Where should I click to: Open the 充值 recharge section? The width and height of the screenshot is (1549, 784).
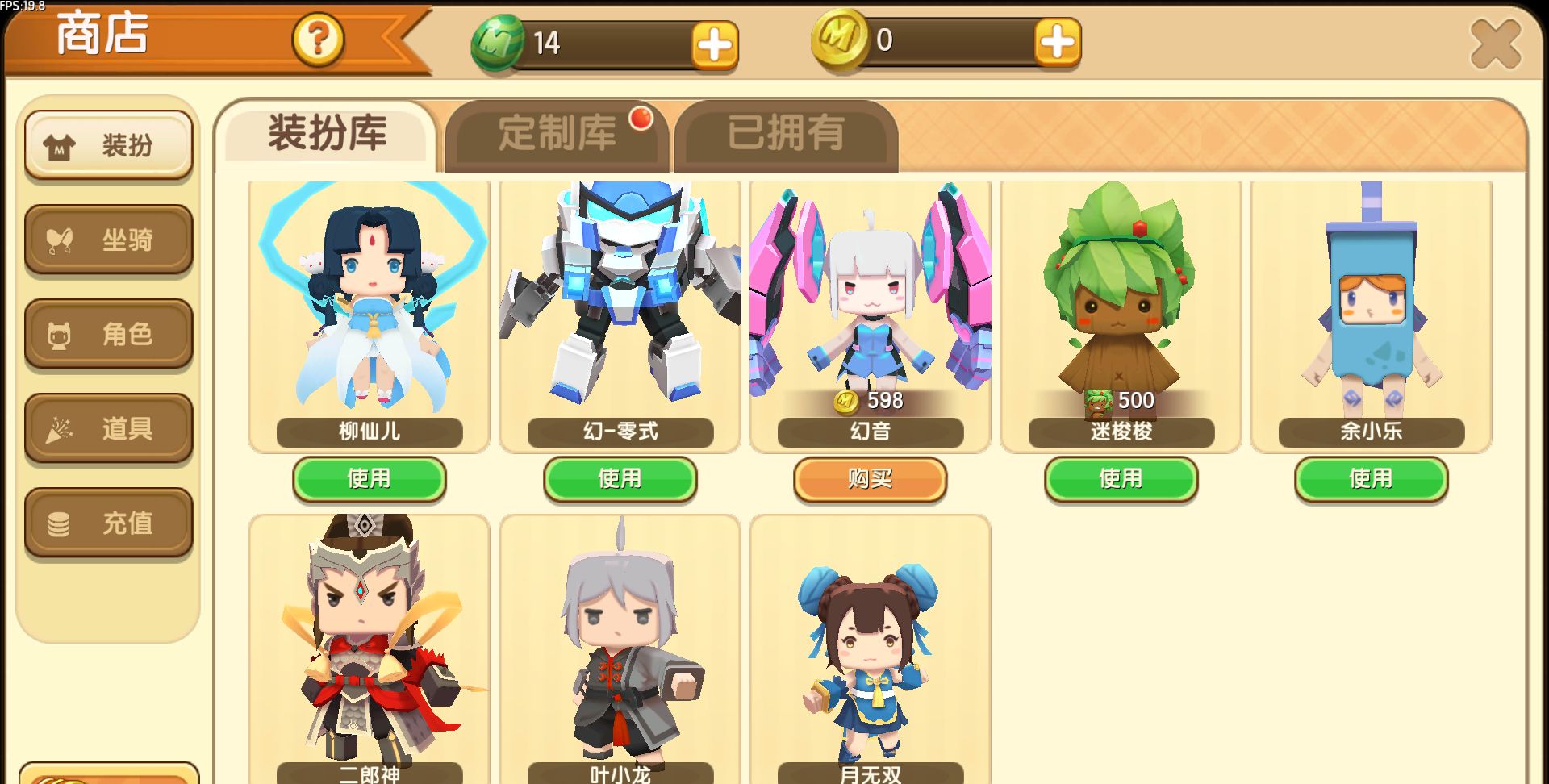[108, 523]
